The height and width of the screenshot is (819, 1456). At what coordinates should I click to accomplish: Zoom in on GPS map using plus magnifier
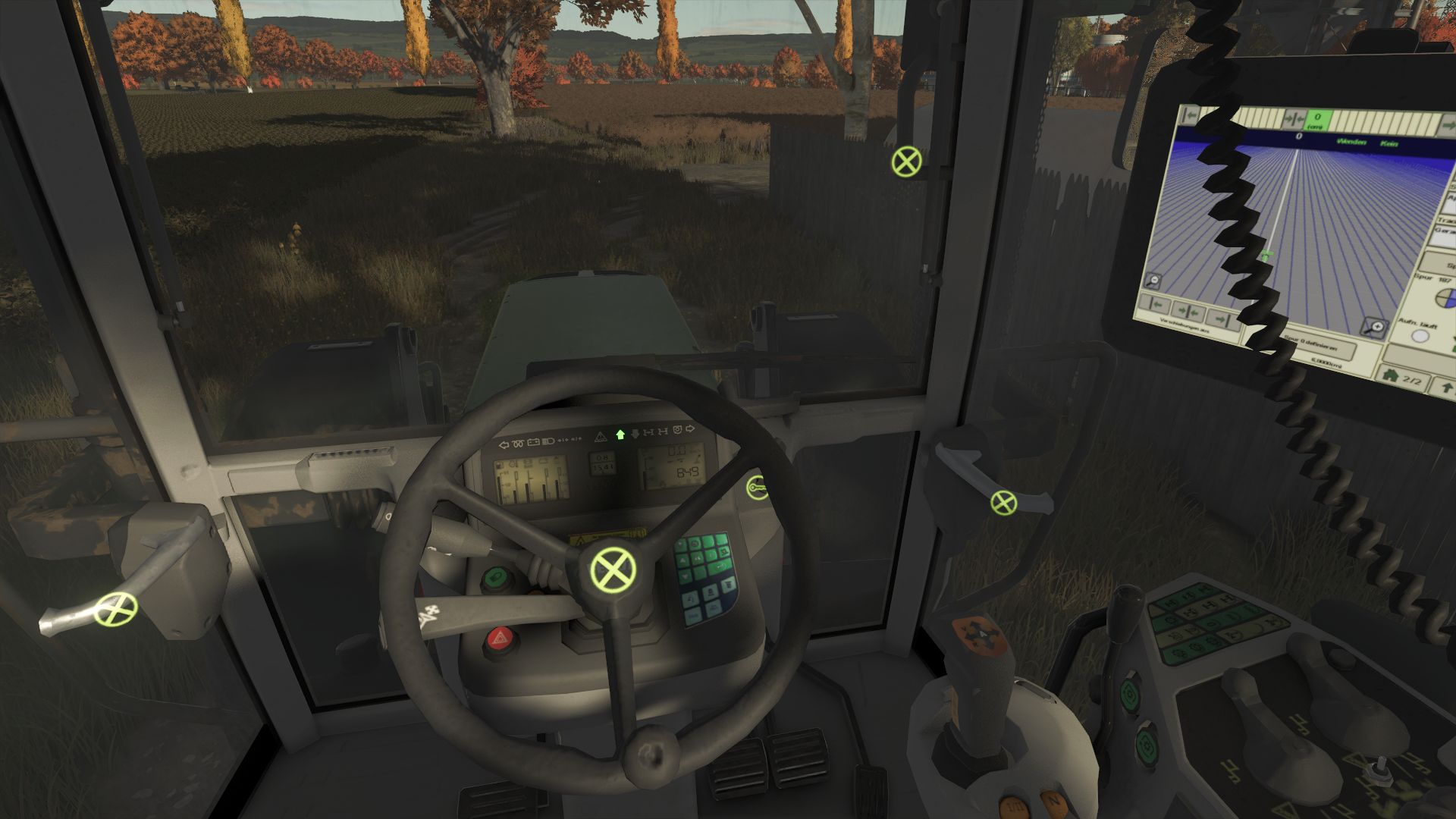(1375, 326)
